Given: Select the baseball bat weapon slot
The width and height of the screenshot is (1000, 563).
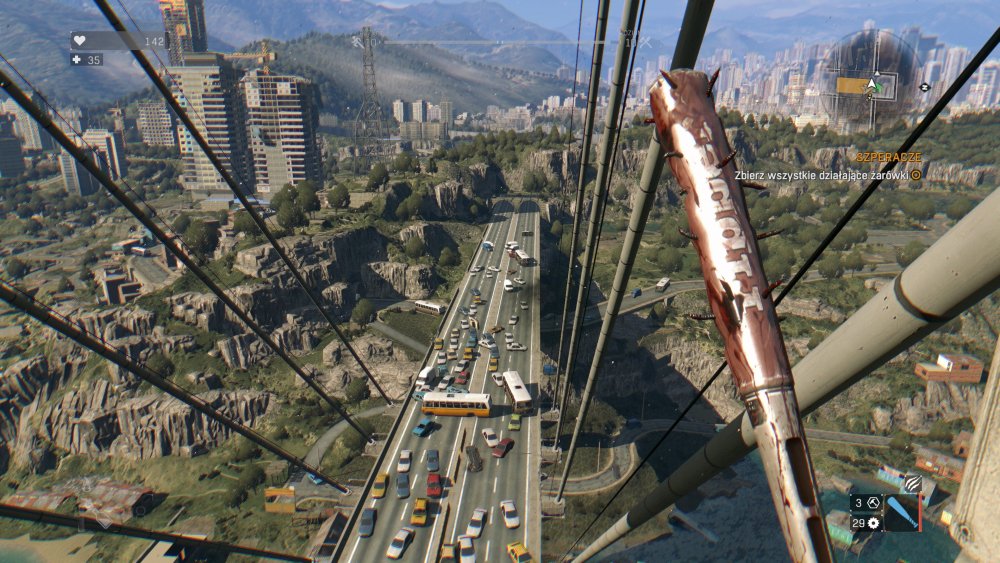Looking at the screenshot, I should 902,513.
